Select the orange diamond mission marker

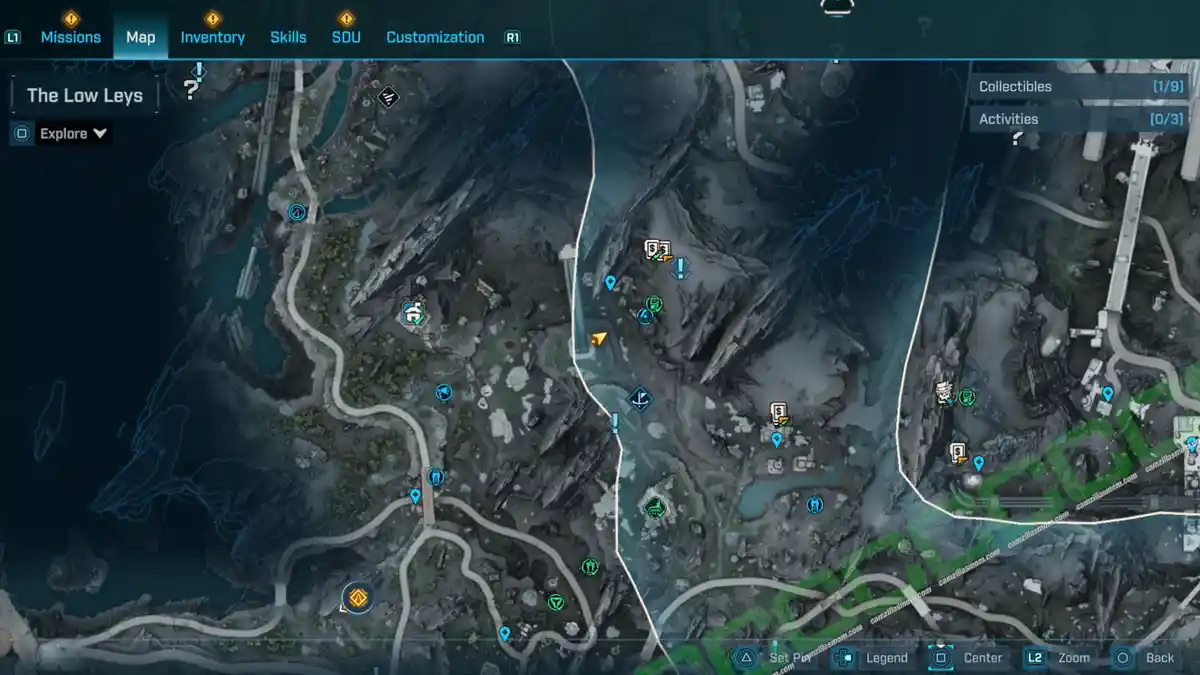(356, 599)
